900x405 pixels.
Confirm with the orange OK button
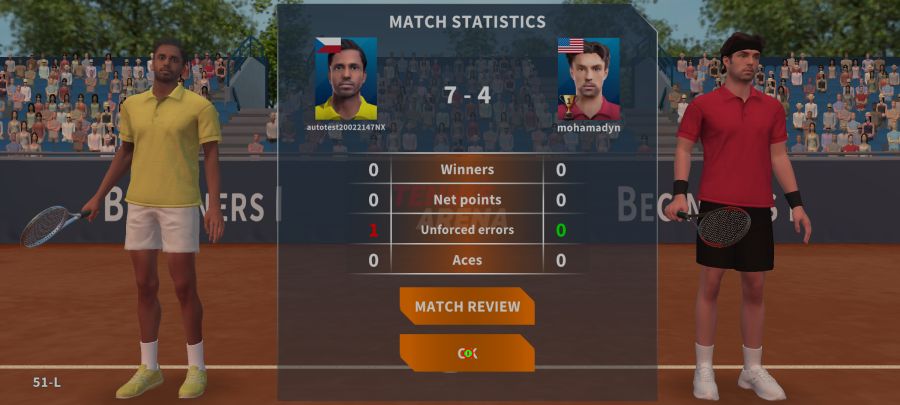click(x=467, y=353)
